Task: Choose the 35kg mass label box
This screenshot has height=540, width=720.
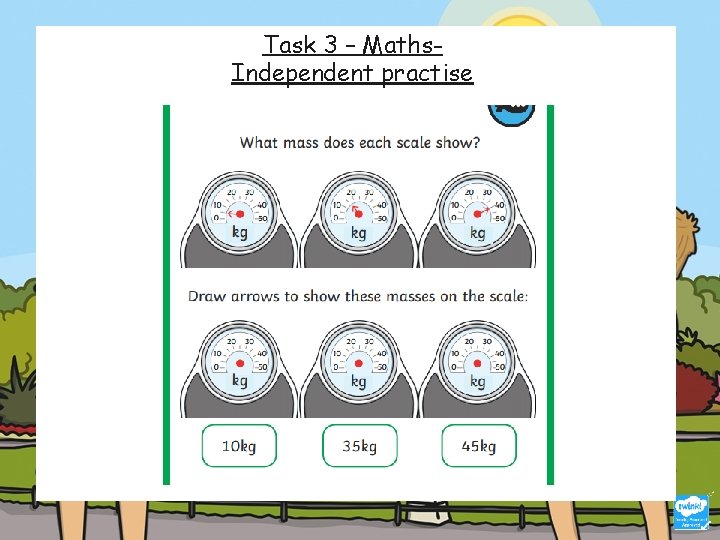Action: click(359, 446)
